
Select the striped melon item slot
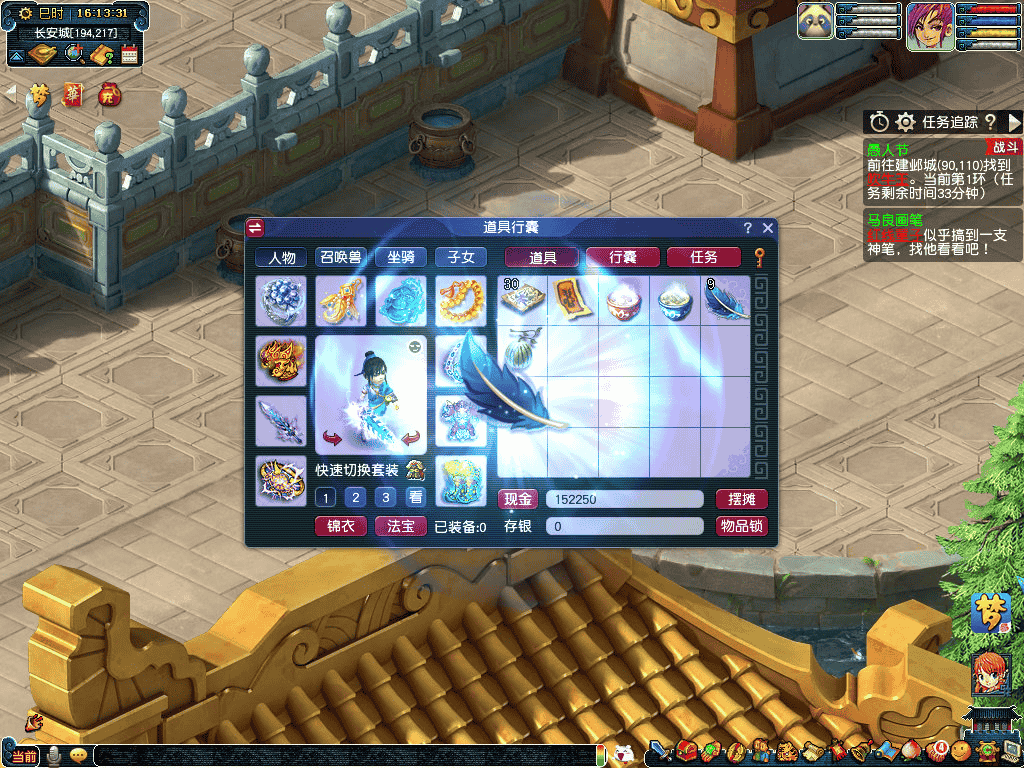tap(522, 350)
